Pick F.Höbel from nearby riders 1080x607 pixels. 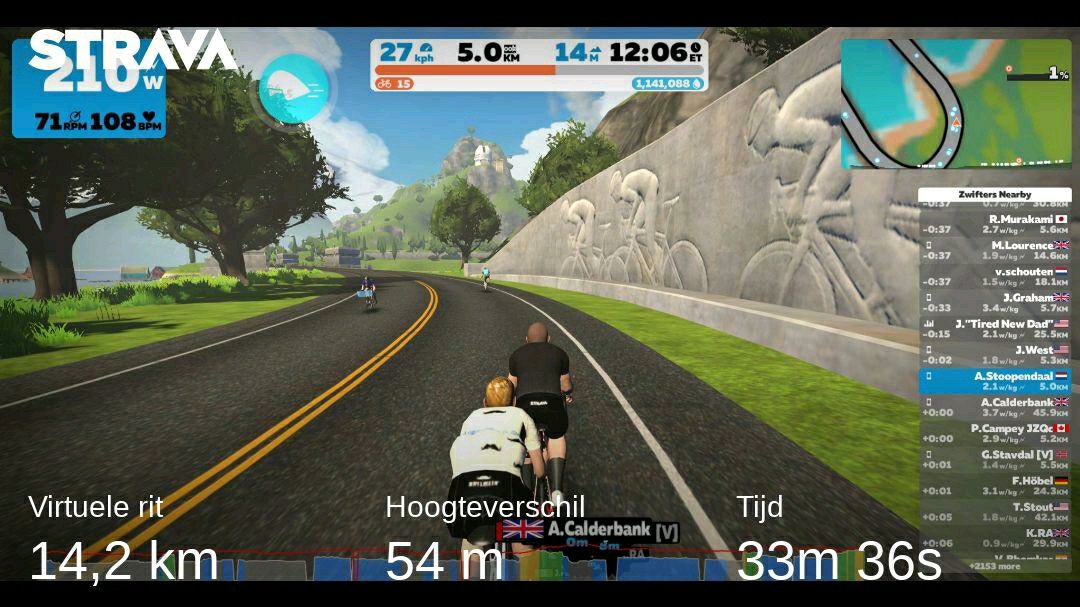[x=994, y=485]
